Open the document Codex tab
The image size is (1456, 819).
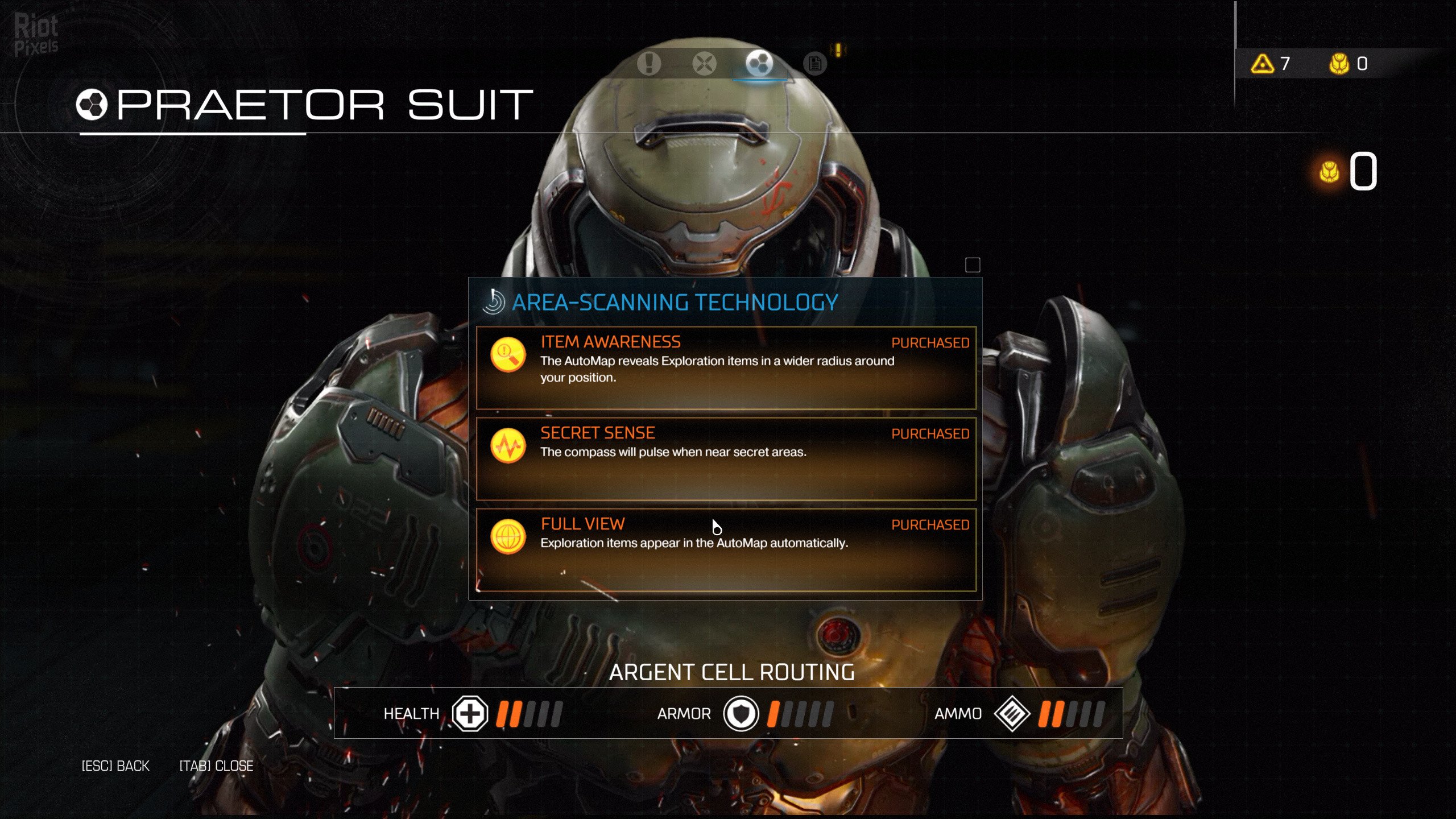814,63
